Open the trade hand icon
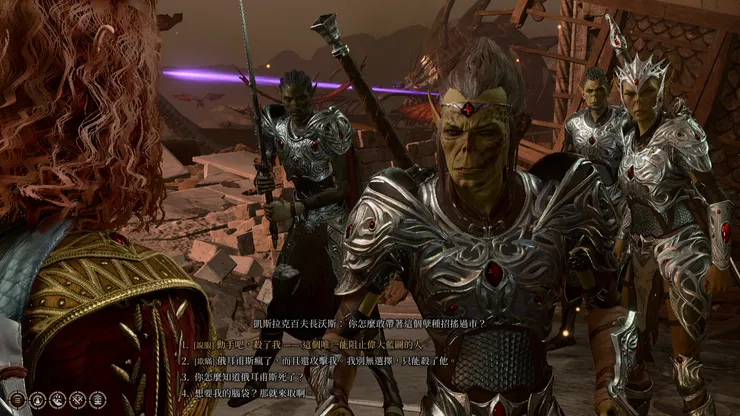Image resolution: width=740 pixels, height=416 pixels. pyautogui.click(x=55, y=400)
